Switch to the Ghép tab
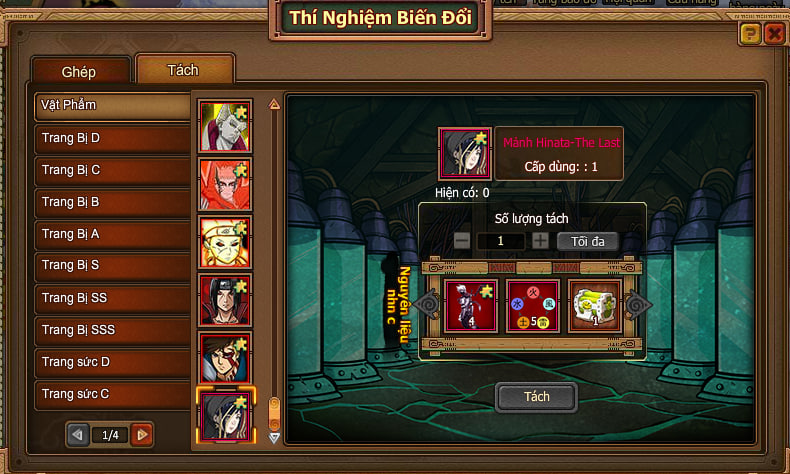The height and width of the screenshot is (474, 790). click(79, 72)
